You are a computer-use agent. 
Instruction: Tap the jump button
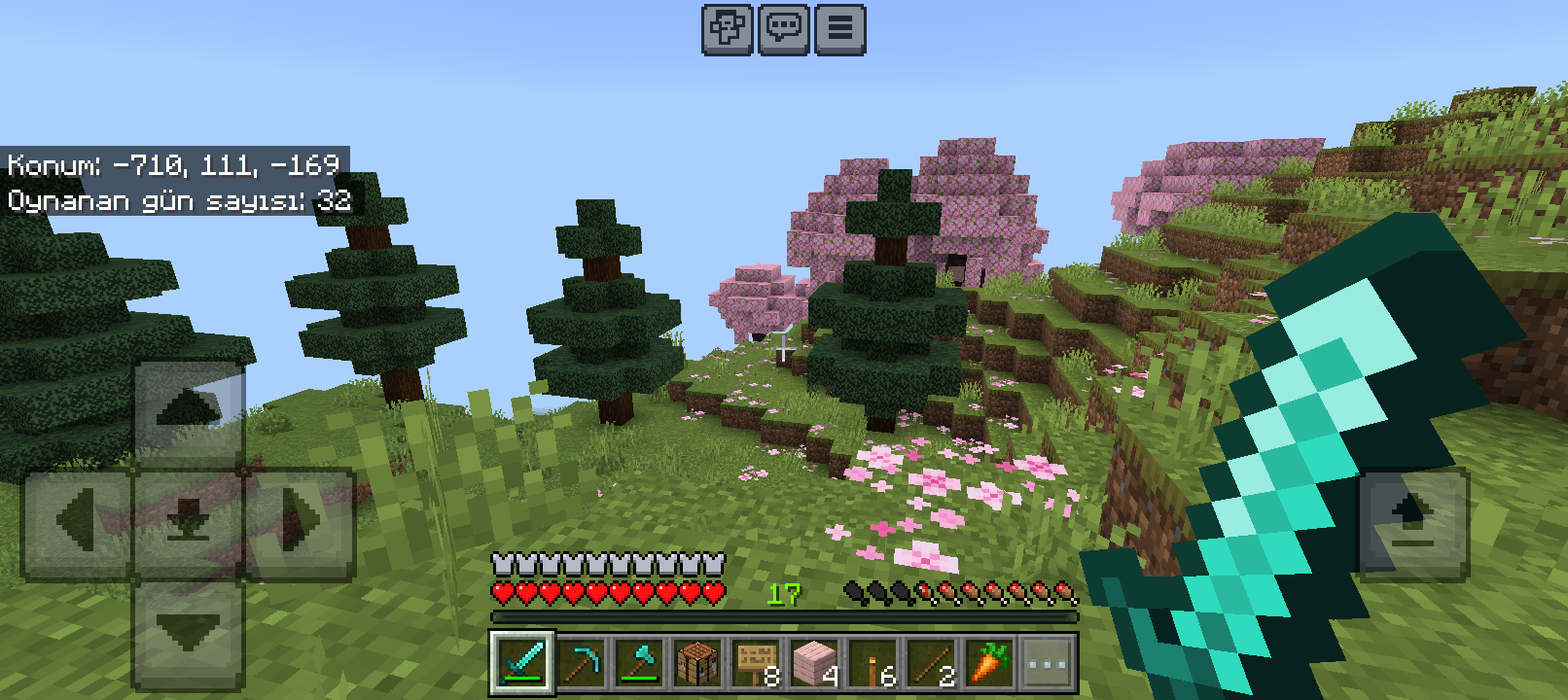click(x=1413, y=524)
